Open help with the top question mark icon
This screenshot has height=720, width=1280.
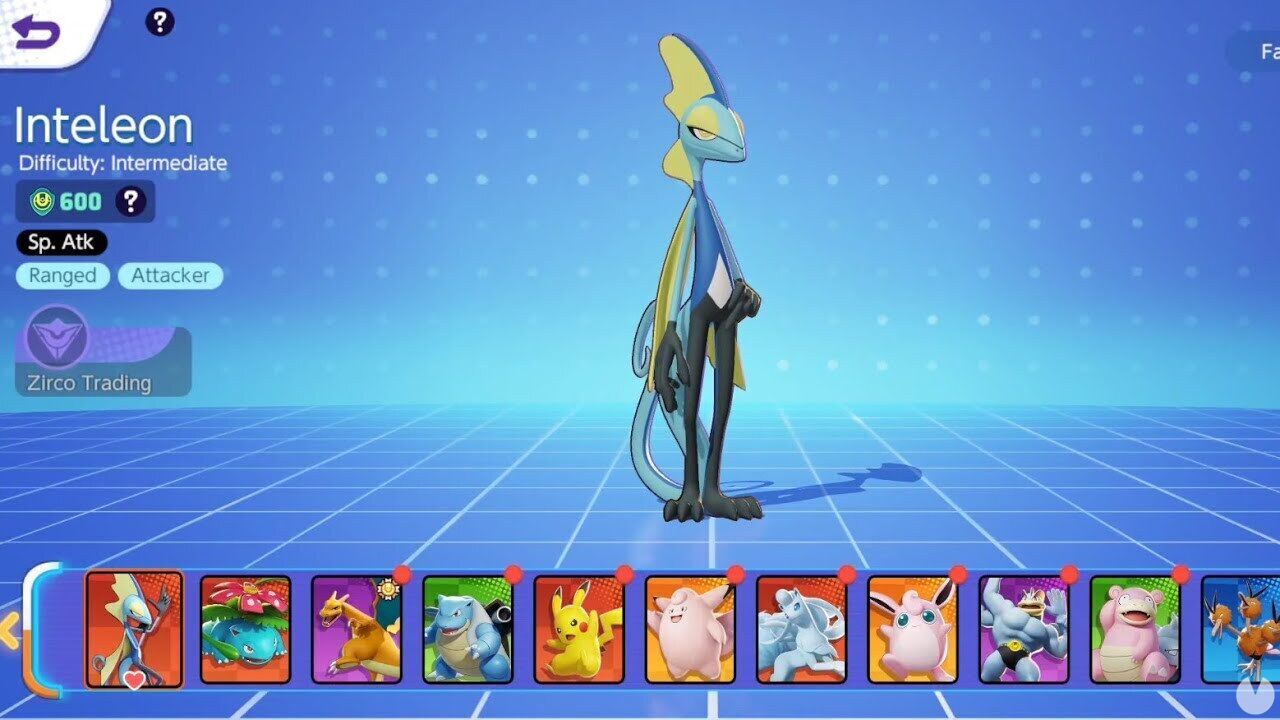[159, 23]
